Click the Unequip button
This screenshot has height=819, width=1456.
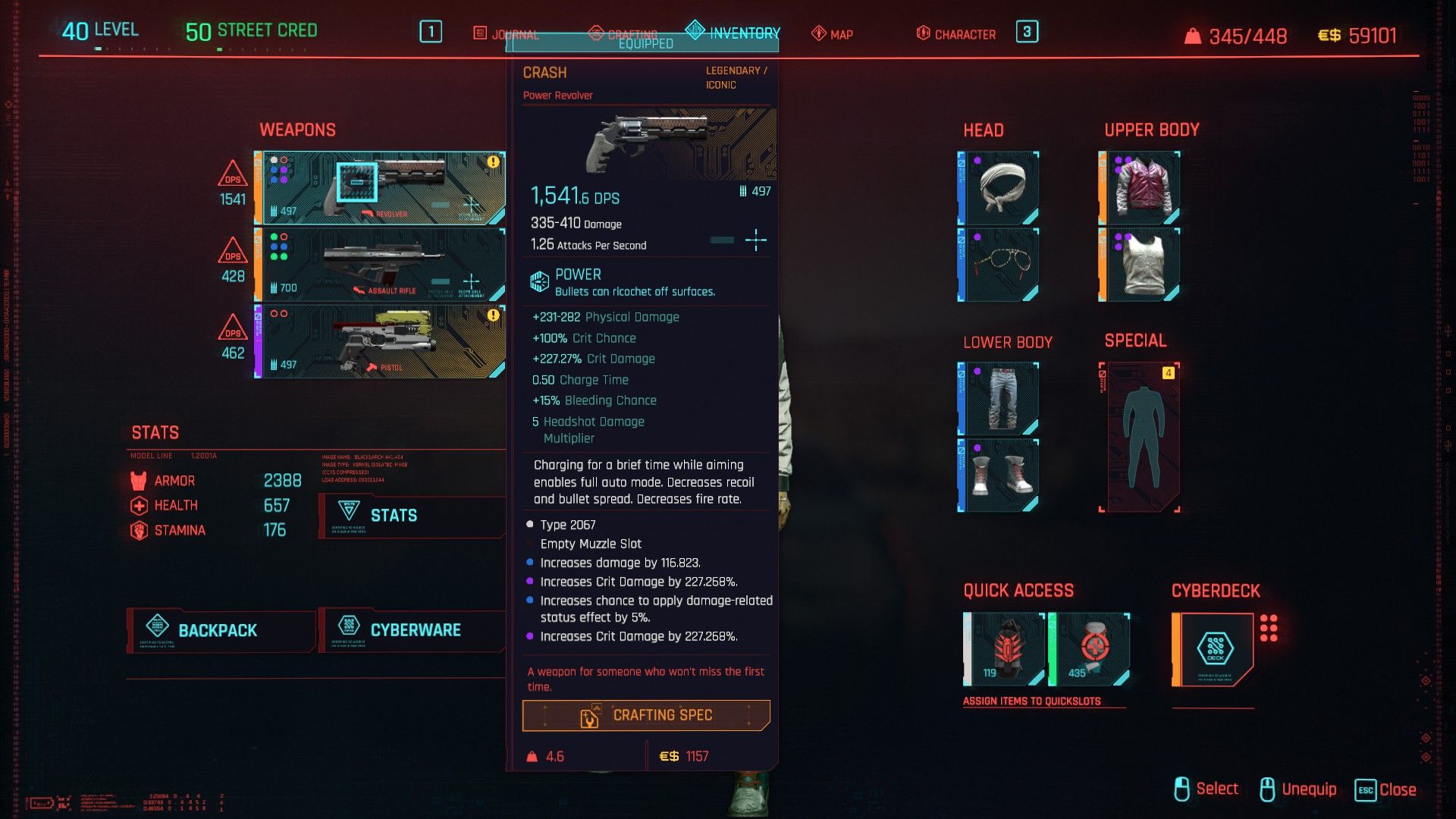point(1308,789)
